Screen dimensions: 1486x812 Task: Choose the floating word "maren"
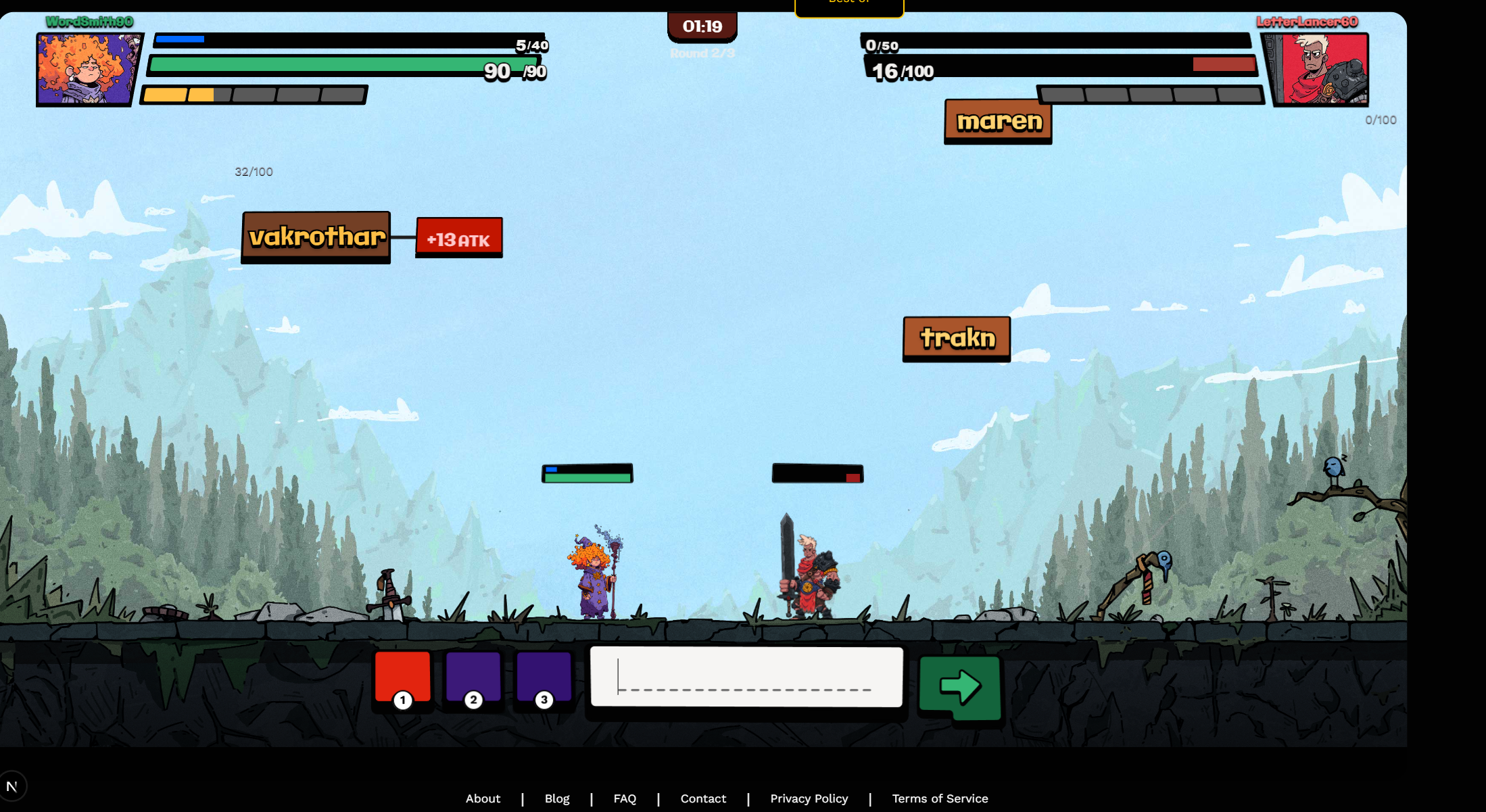tap(999, 122)
